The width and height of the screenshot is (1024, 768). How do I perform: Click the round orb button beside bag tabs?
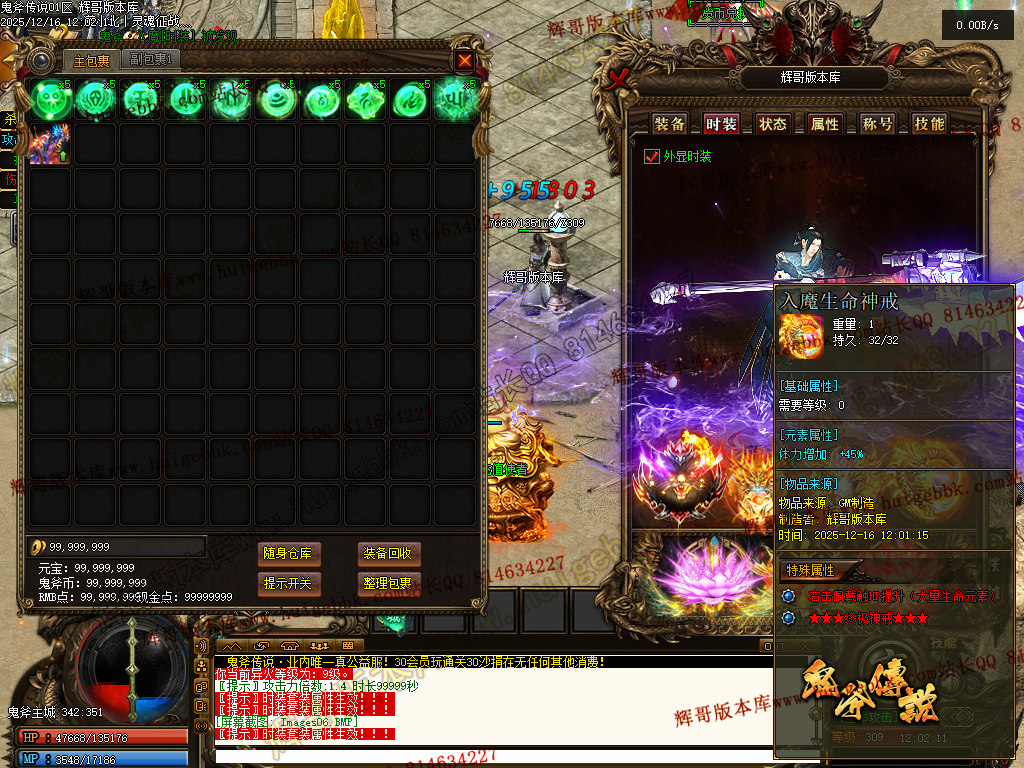pos(40,61)
